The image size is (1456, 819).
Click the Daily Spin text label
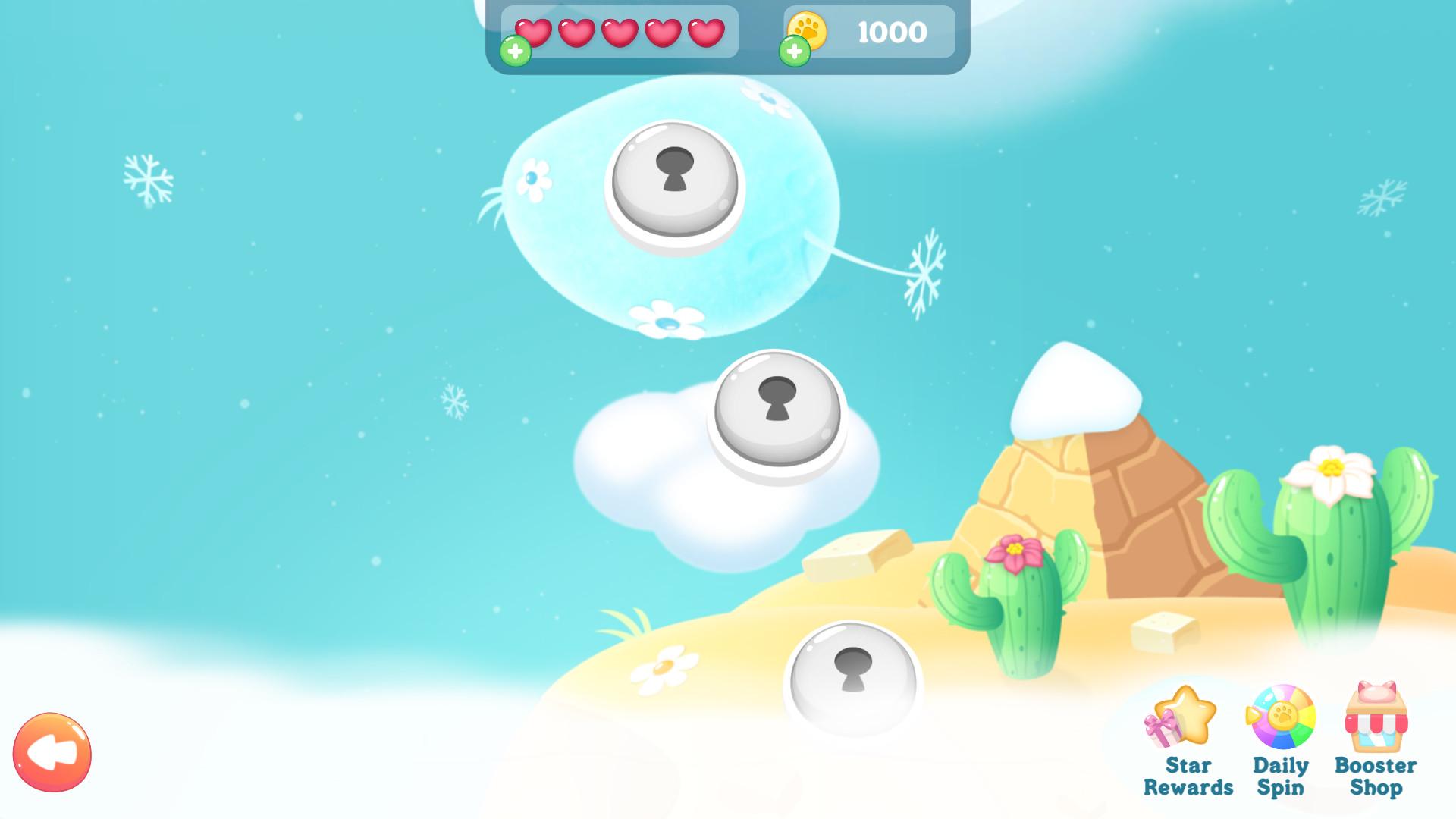[x=1280, y=777]
